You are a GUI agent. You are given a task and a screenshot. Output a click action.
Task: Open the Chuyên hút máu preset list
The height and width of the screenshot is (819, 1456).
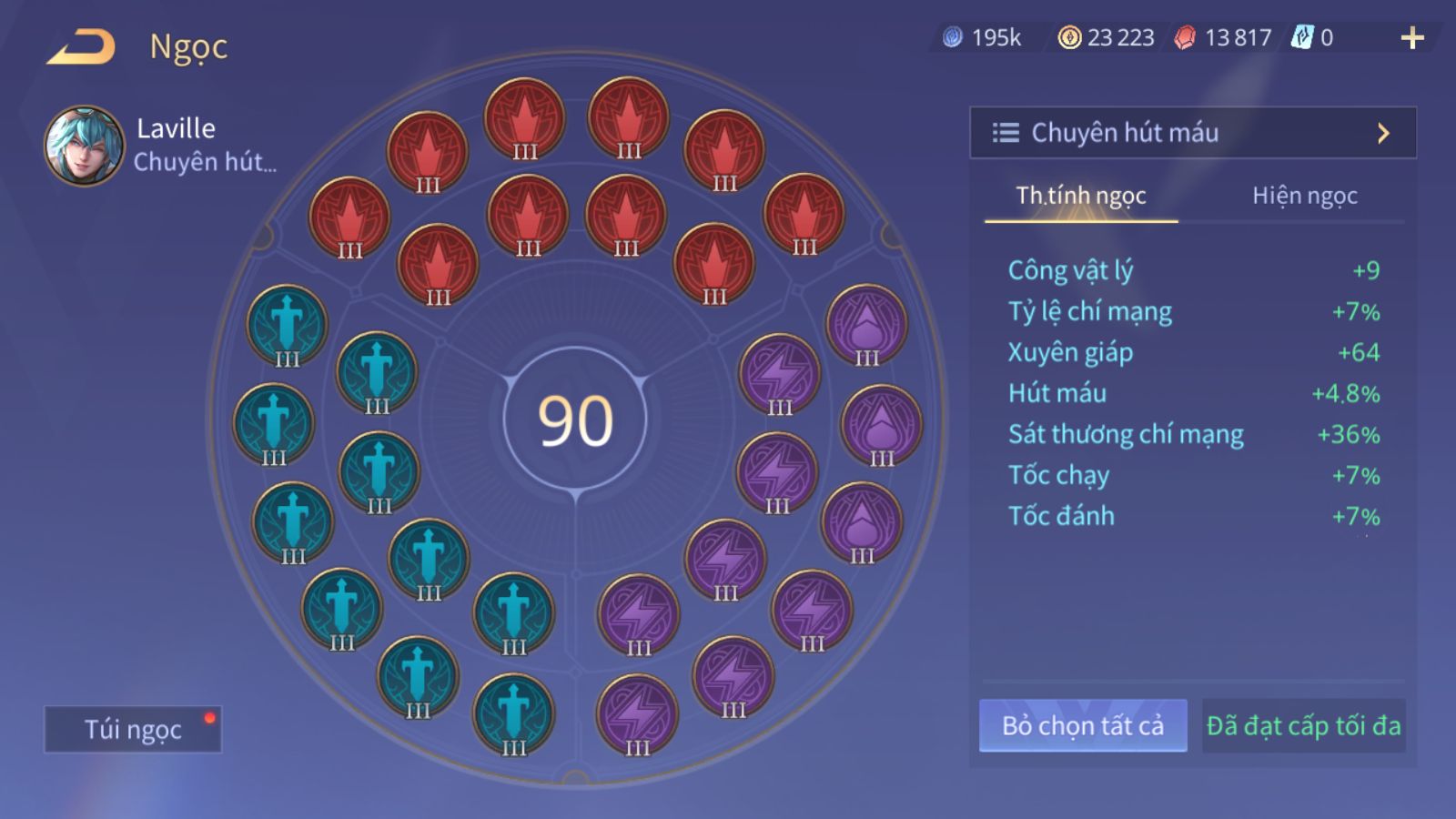tap(1192, 133)
